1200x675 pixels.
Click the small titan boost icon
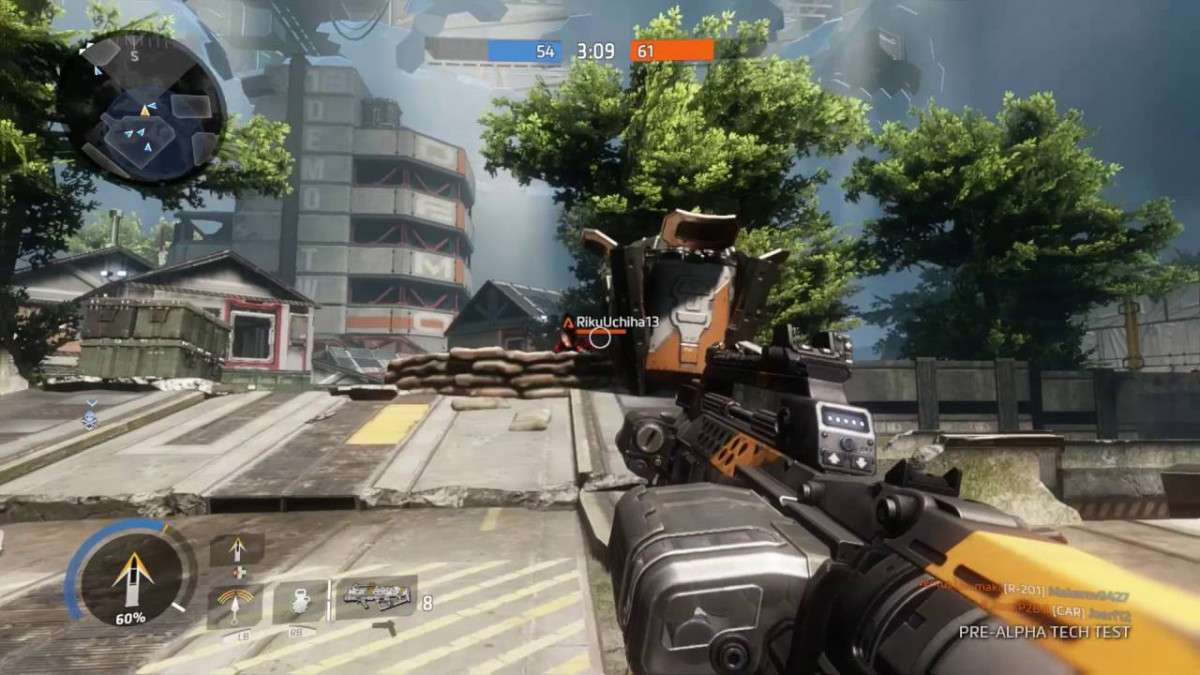(x=237, y=550)
